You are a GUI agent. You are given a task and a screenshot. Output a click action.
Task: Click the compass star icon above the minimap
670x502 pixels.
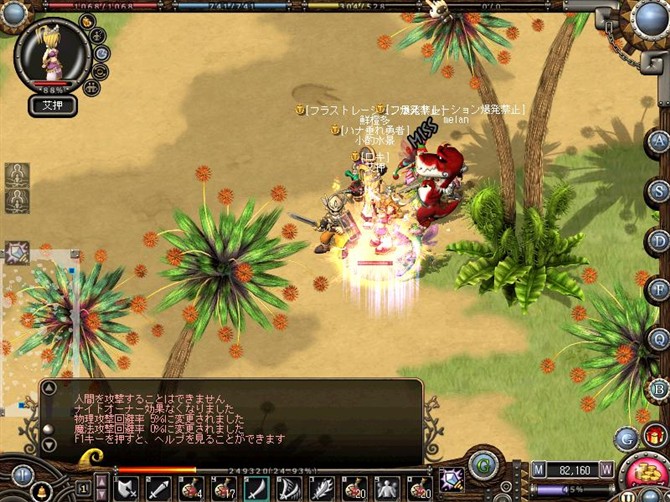[x=17, y=253]
